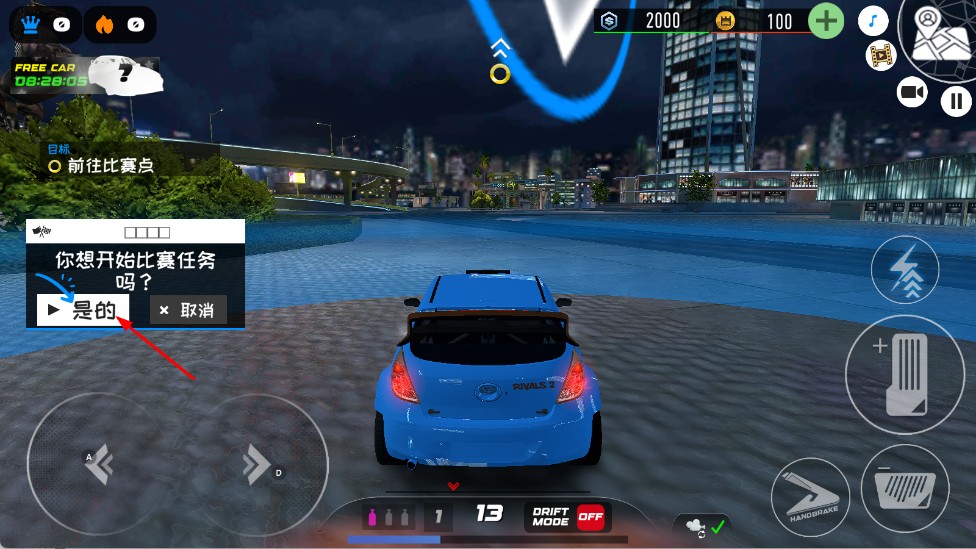Open the minimap

(x=938, y=38)
